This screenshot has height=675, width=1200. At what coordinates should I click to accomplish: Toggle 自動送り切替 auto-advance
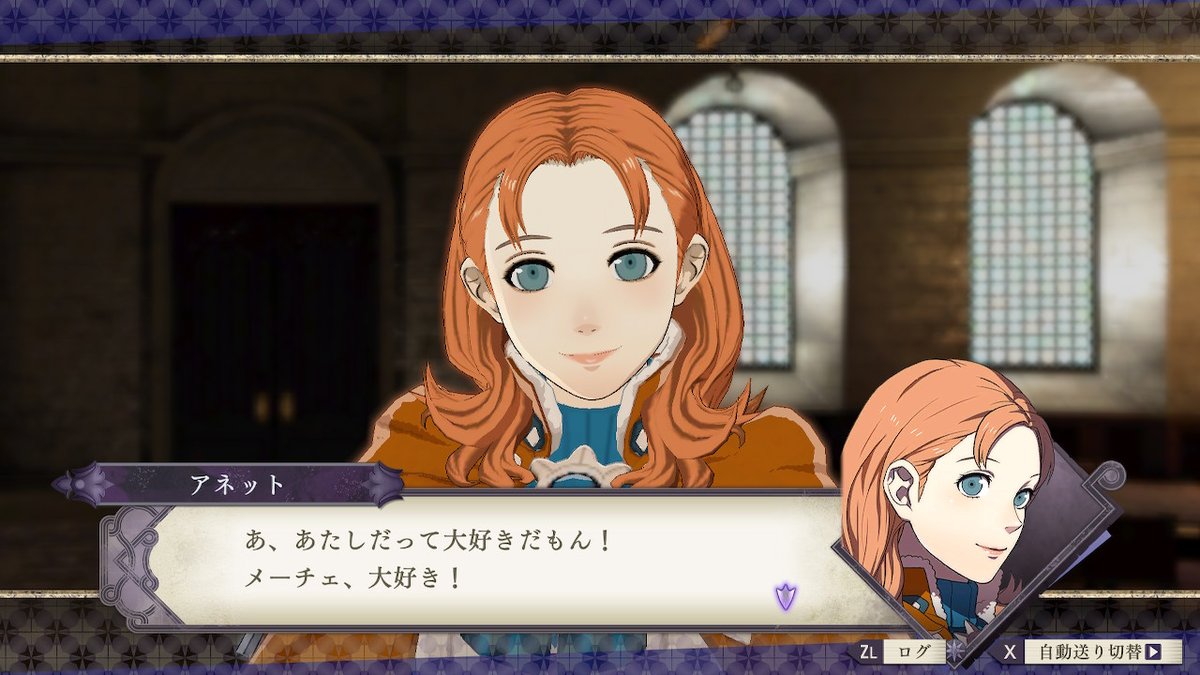click(x=1097, y=652)
